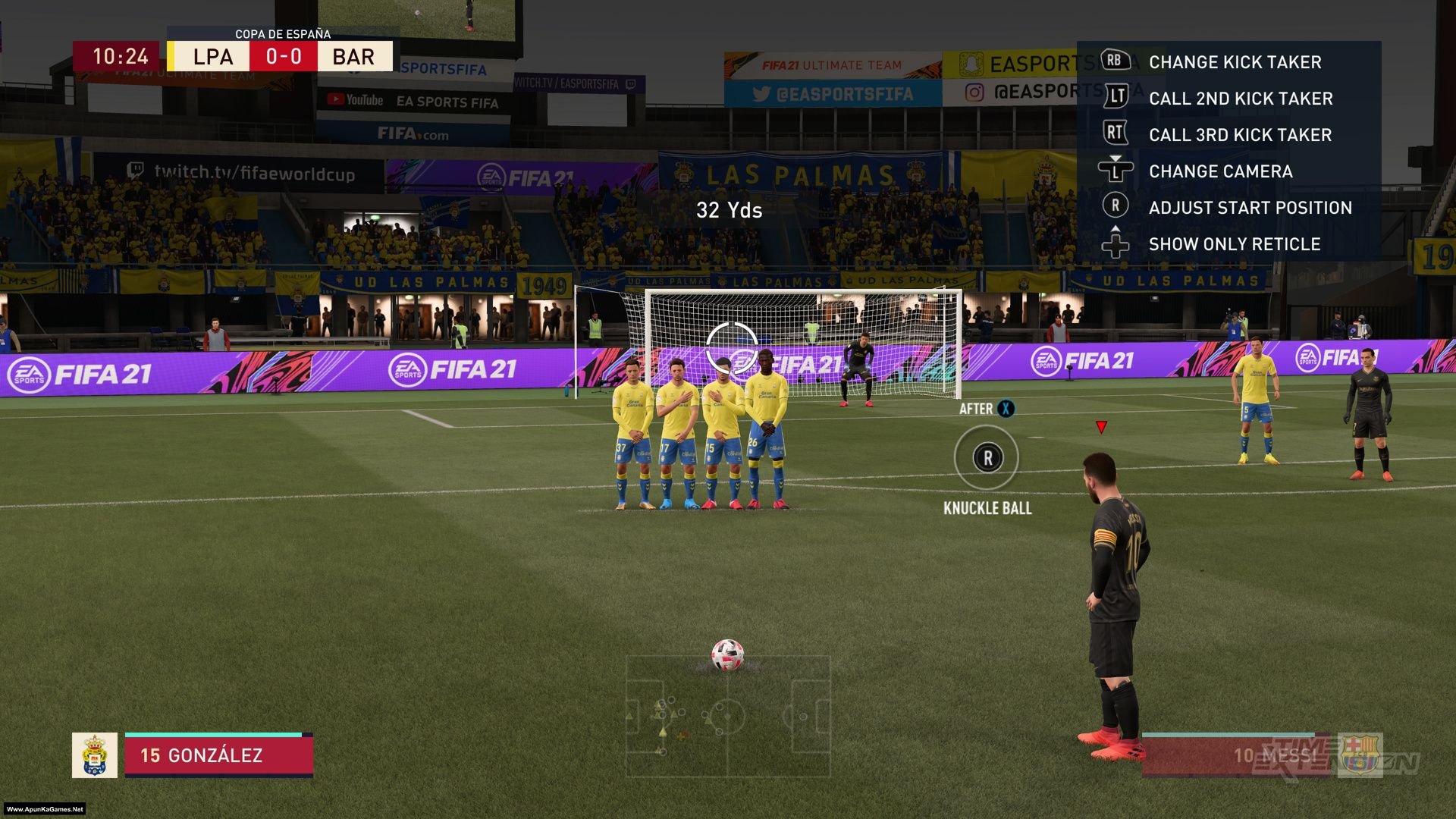Click the pitch radar minimap
This screenshot has height=819, width=1456.
click(x=728, y=716)
